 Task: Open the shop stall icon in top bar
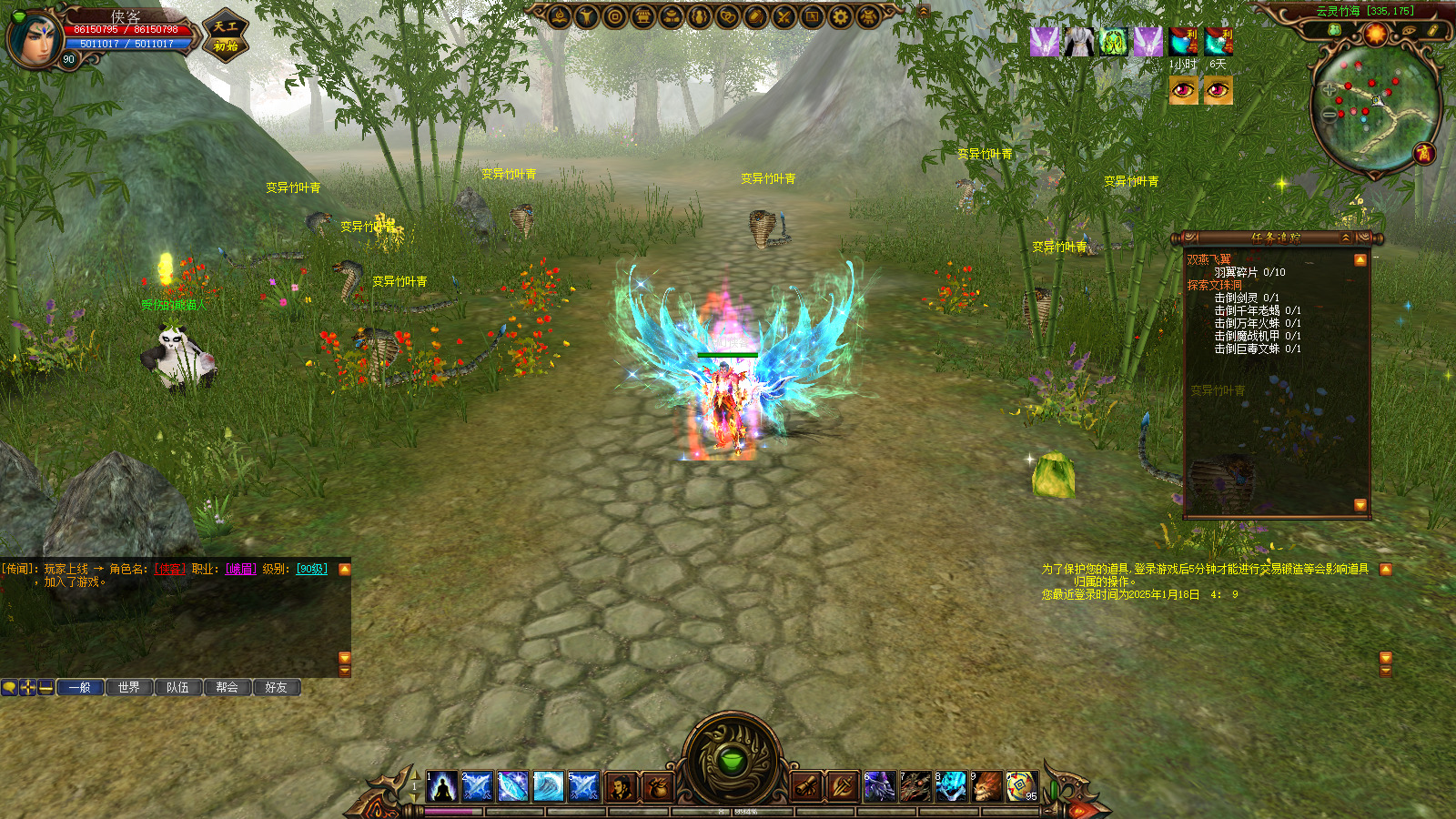coord(643,16)
